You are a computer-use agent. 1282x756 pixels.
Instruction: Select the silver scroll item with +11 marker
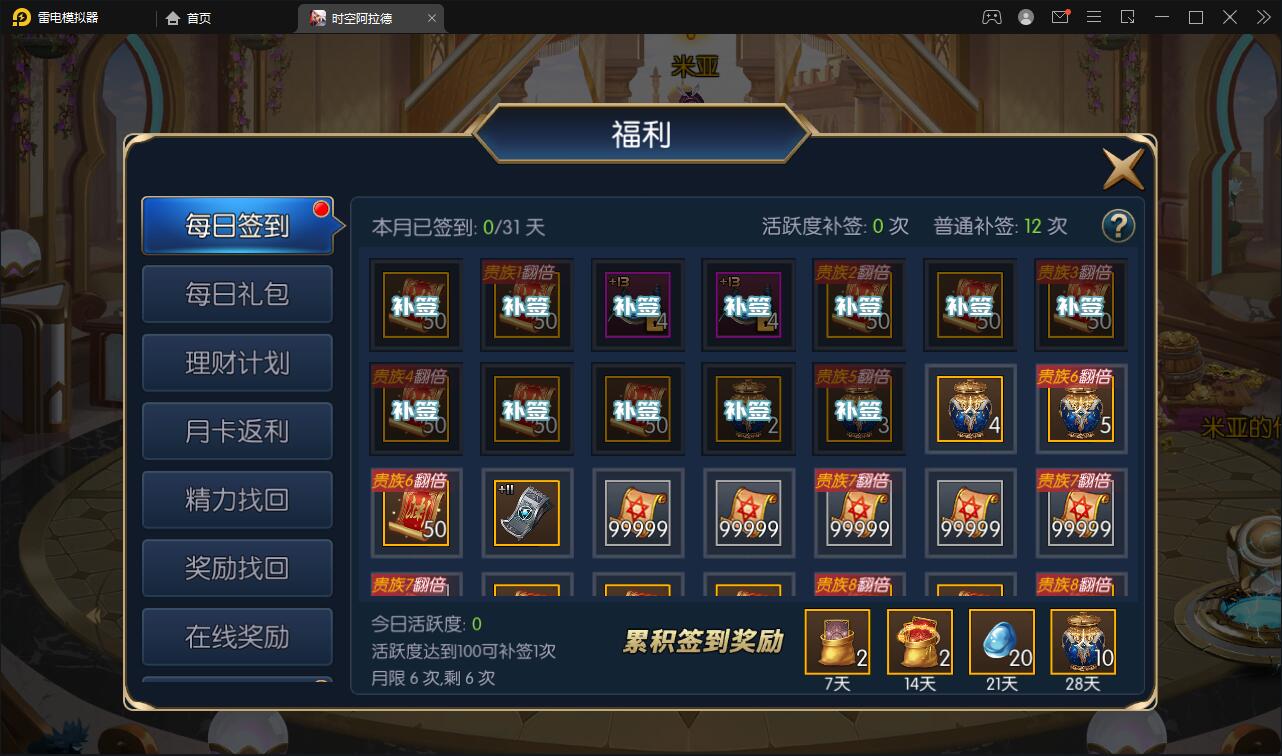527,512
